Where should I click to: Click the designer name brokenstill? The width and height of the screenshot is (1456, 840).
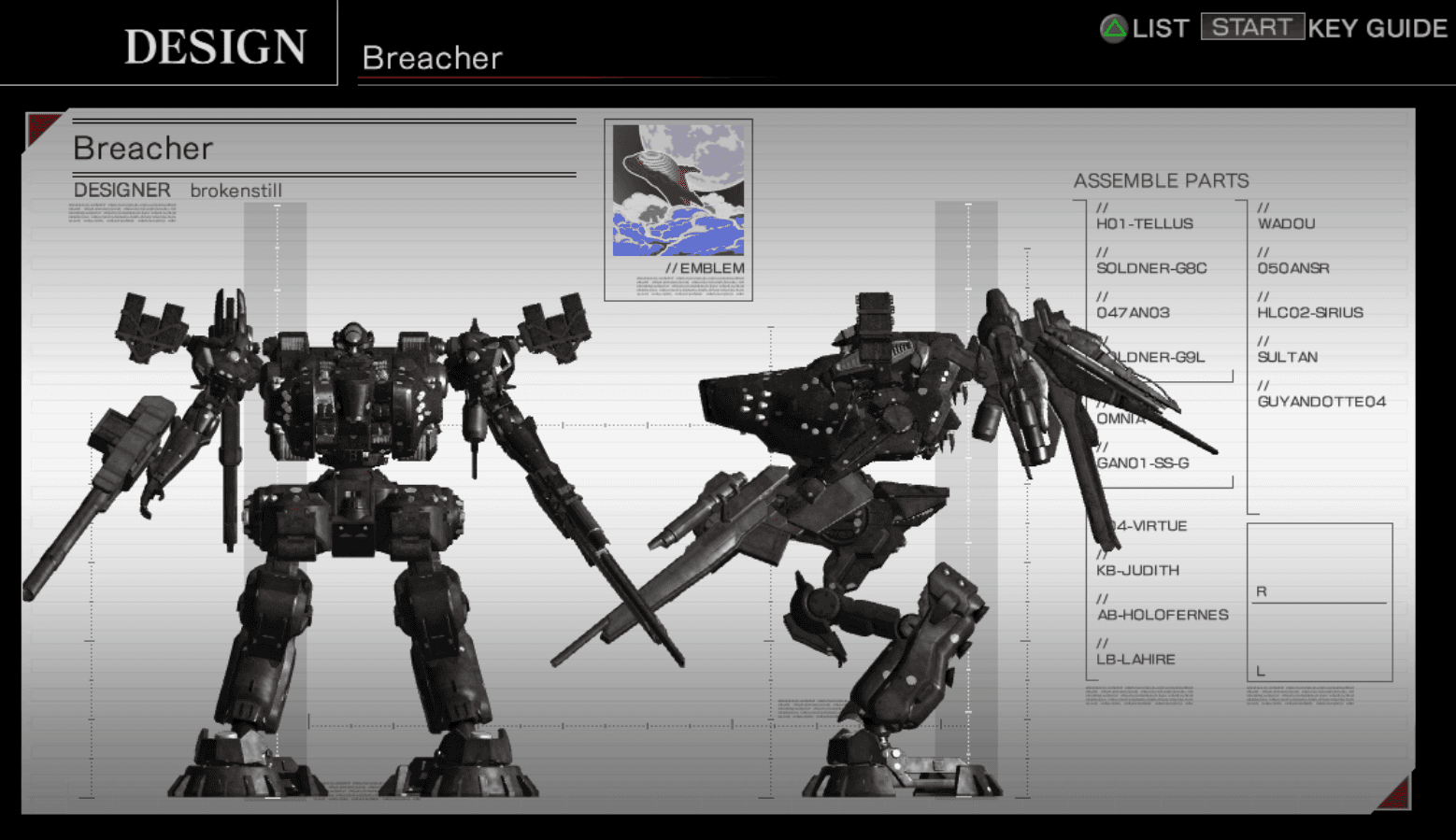[237, 190]
